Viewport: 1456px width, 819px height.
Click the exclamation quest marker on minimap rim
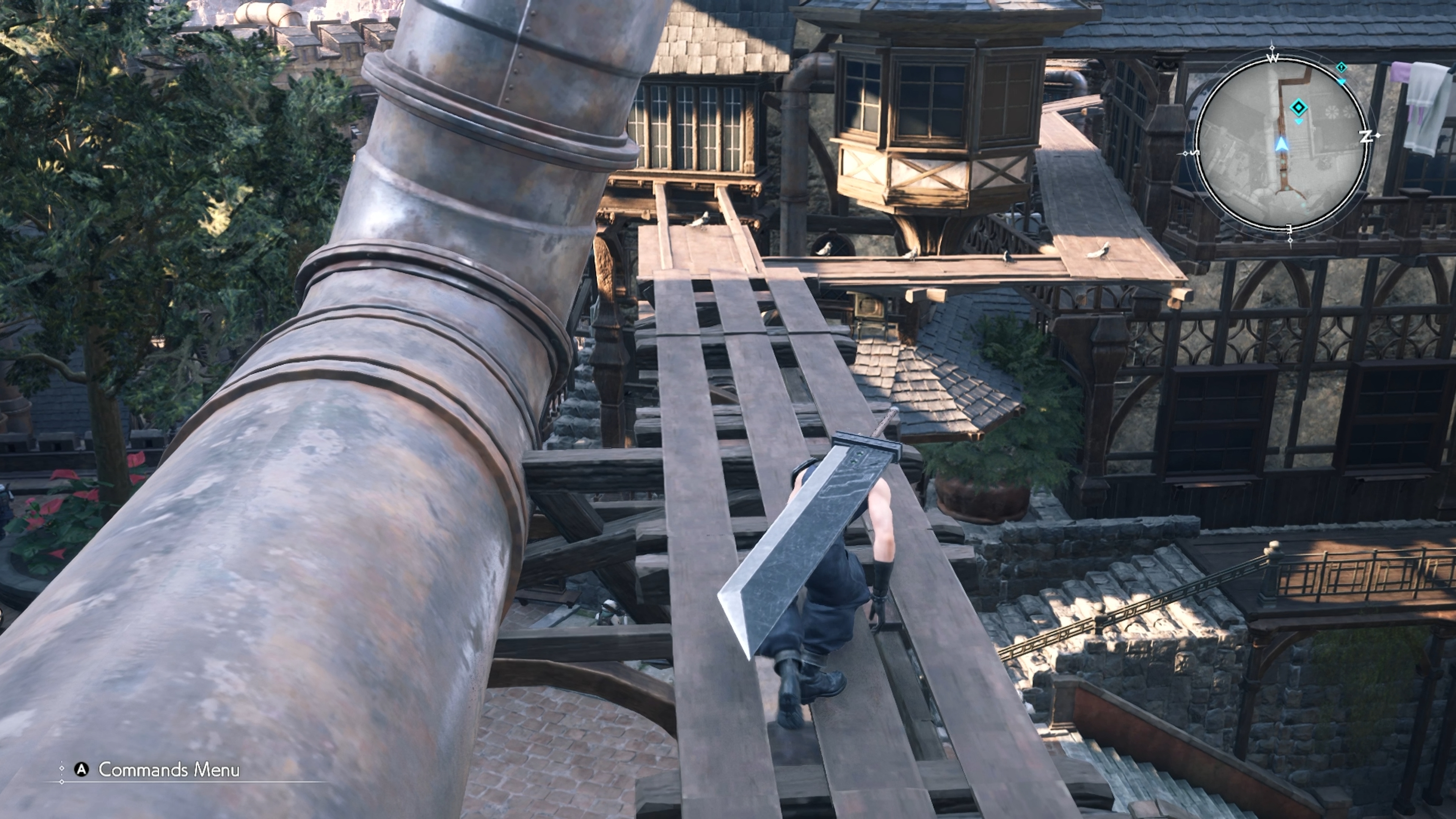click(x=1341, y=68)
